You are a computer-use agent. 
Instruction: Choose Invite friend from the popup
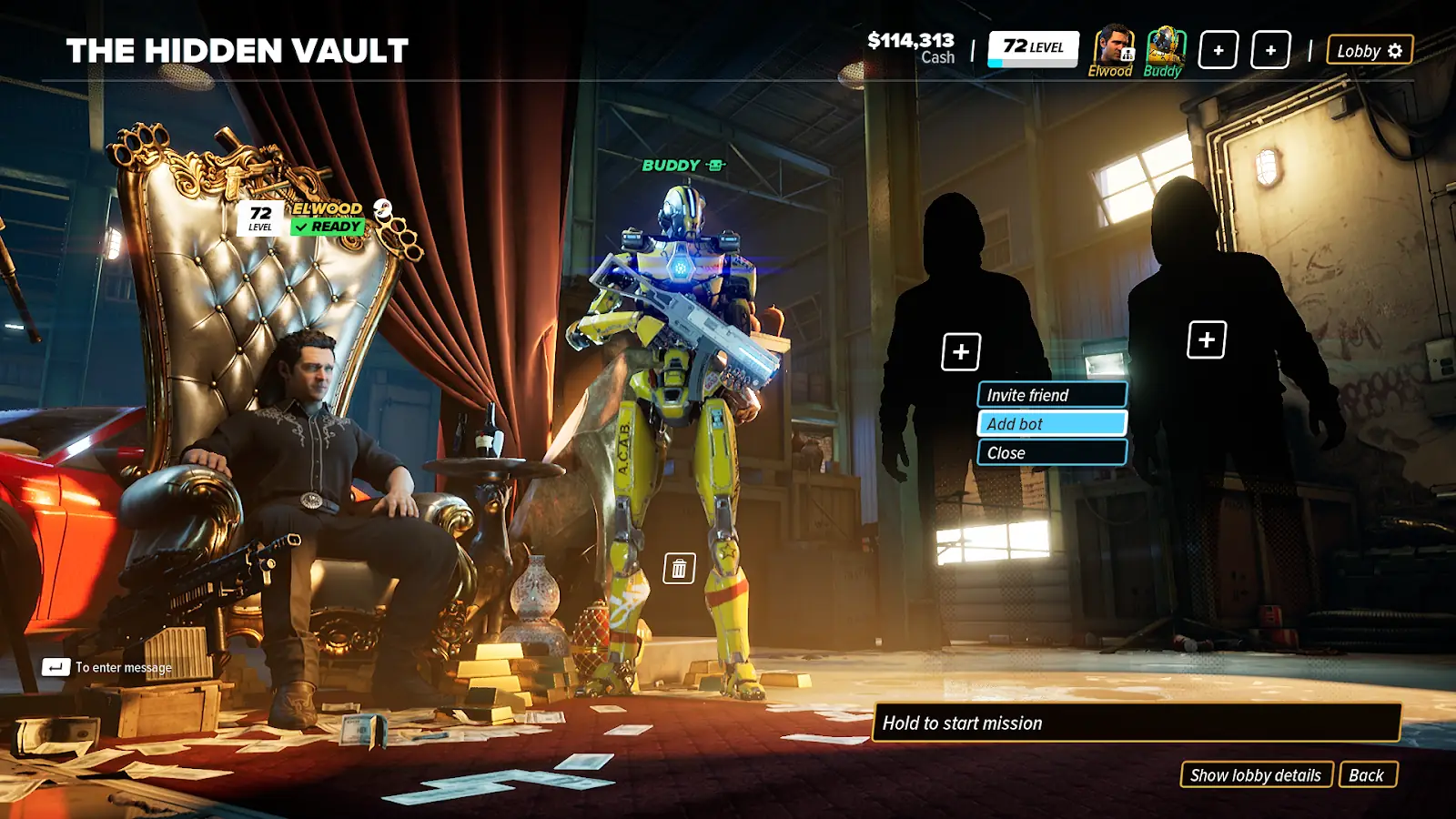1051,395
